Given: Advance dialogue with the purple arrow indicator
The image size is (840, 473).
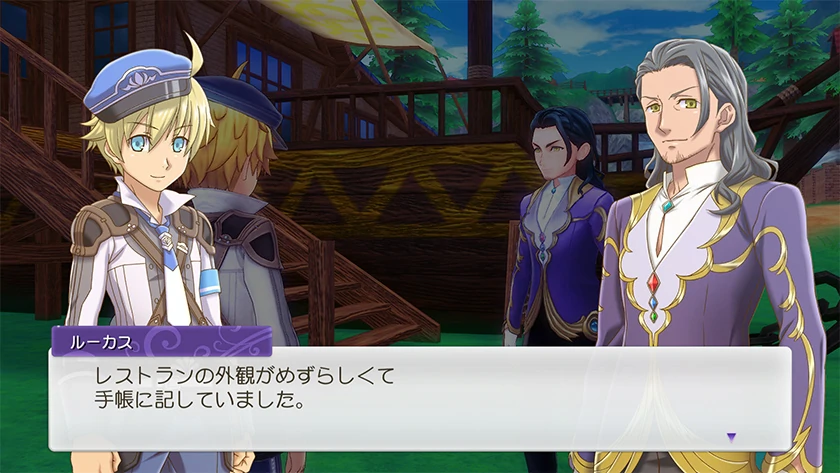Looking at the screenshot, I should click(731, 437).
